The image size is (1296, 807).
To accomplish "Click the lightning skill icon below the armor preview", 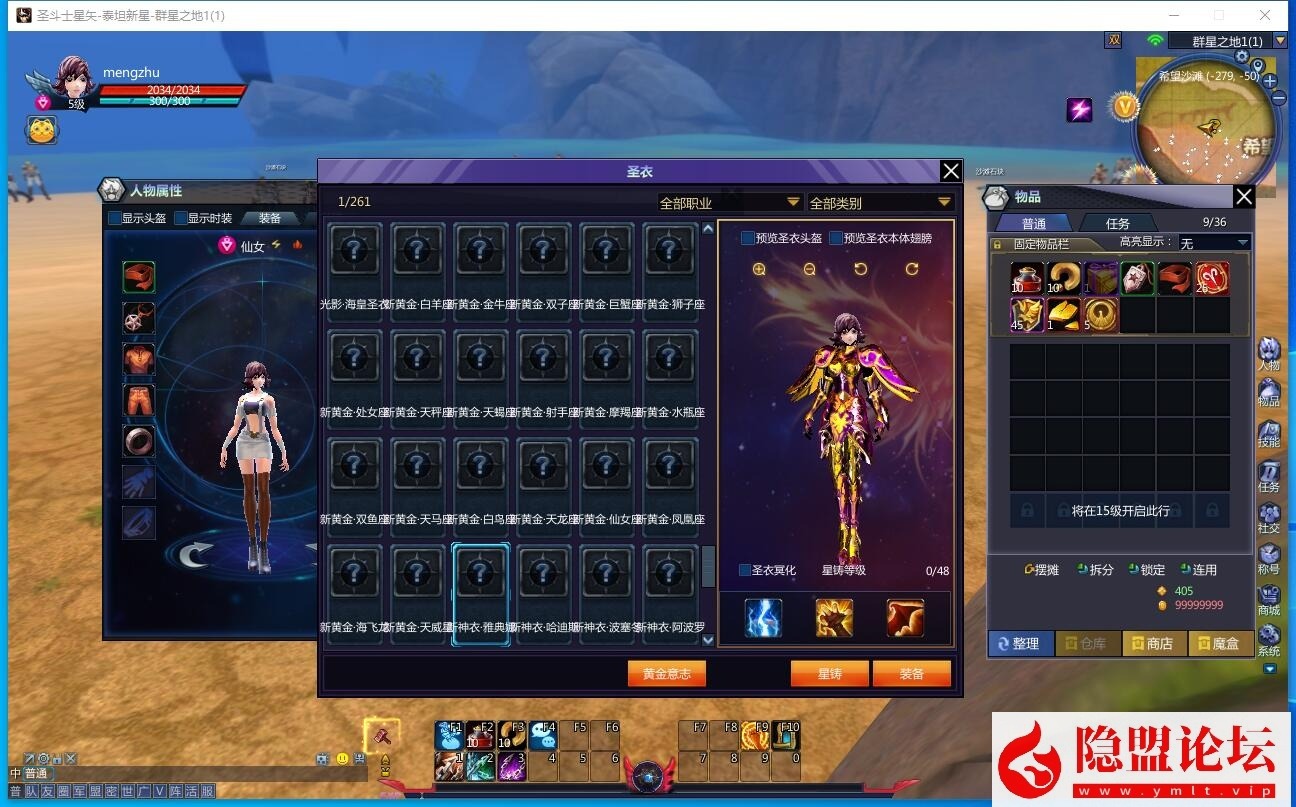I will [x=762, y=617].
